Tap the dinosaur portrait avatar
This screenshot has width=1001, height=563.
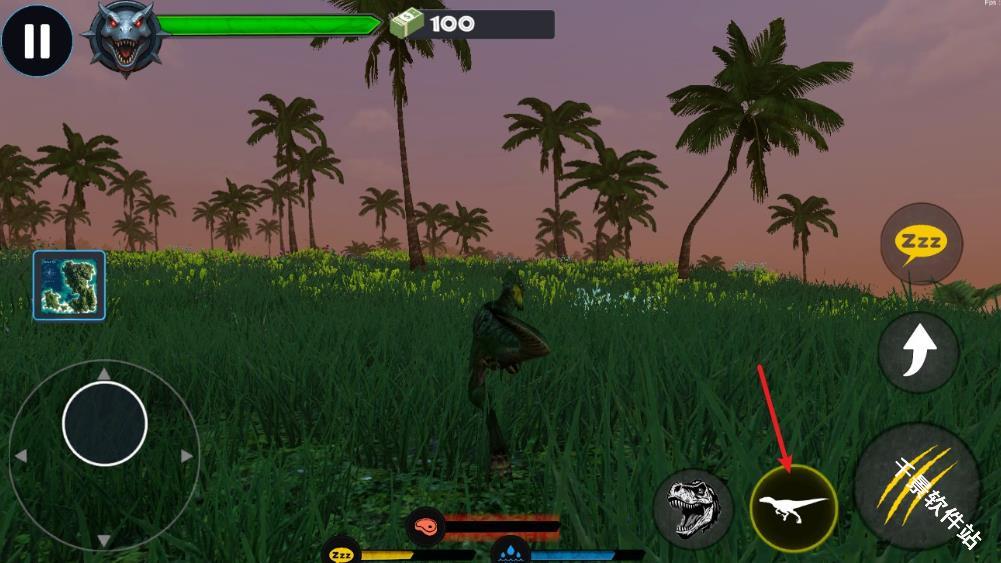click(x=125, y=39)
